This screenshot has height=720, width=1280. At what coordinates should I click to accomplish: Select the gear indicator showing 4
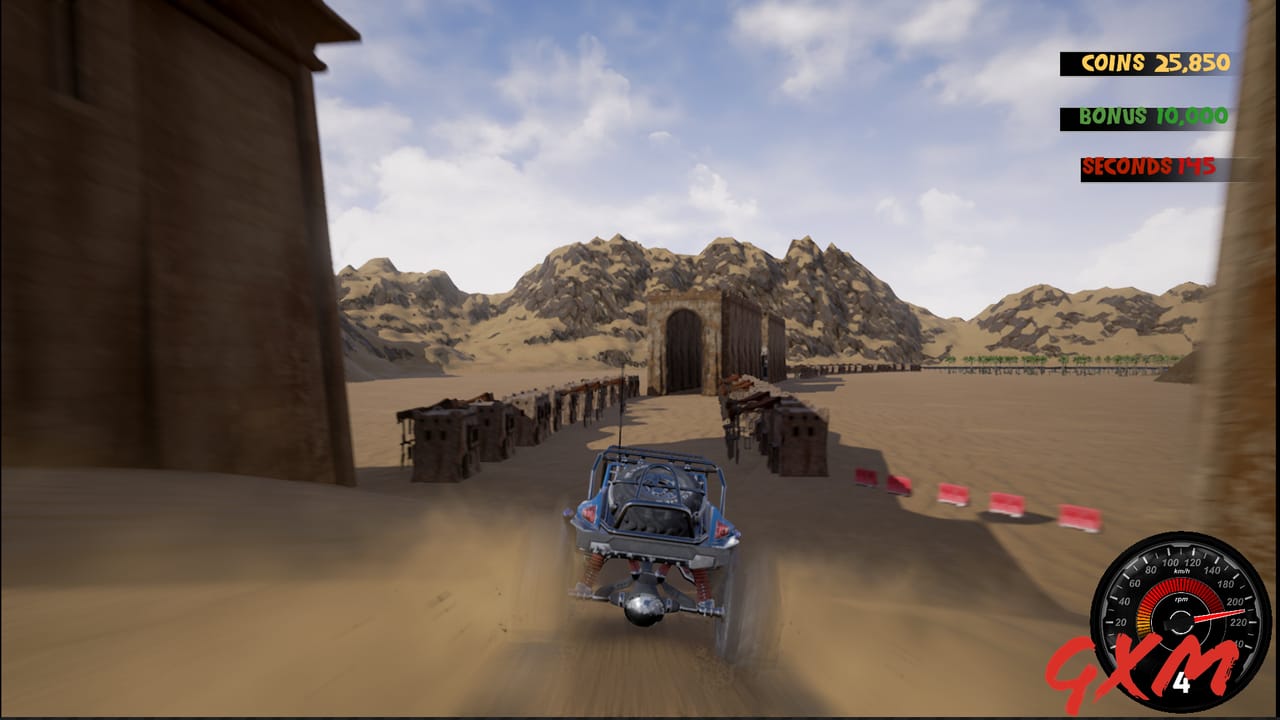(x=1184, y=681)
